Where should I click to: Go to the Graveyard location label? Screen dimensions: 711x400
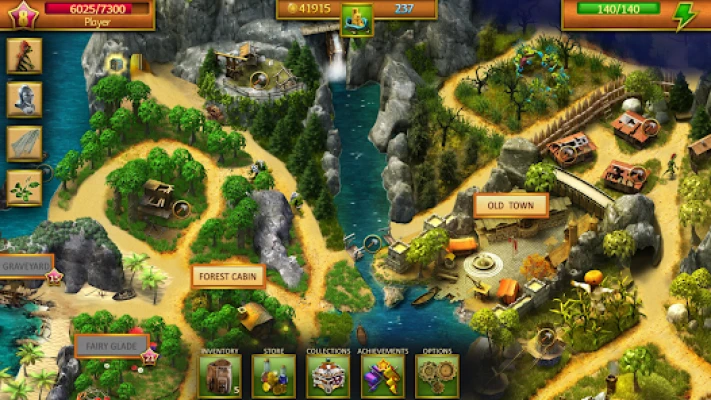point(25,267)
